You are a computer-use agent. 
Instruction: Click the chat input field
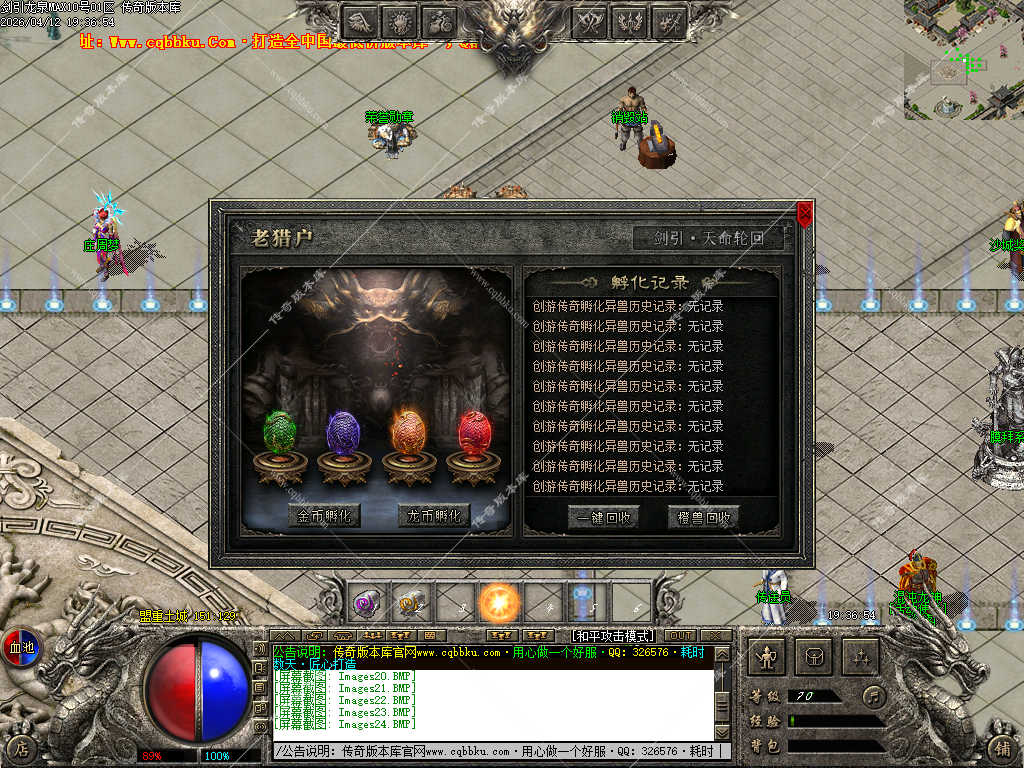(x=500, y=750)
